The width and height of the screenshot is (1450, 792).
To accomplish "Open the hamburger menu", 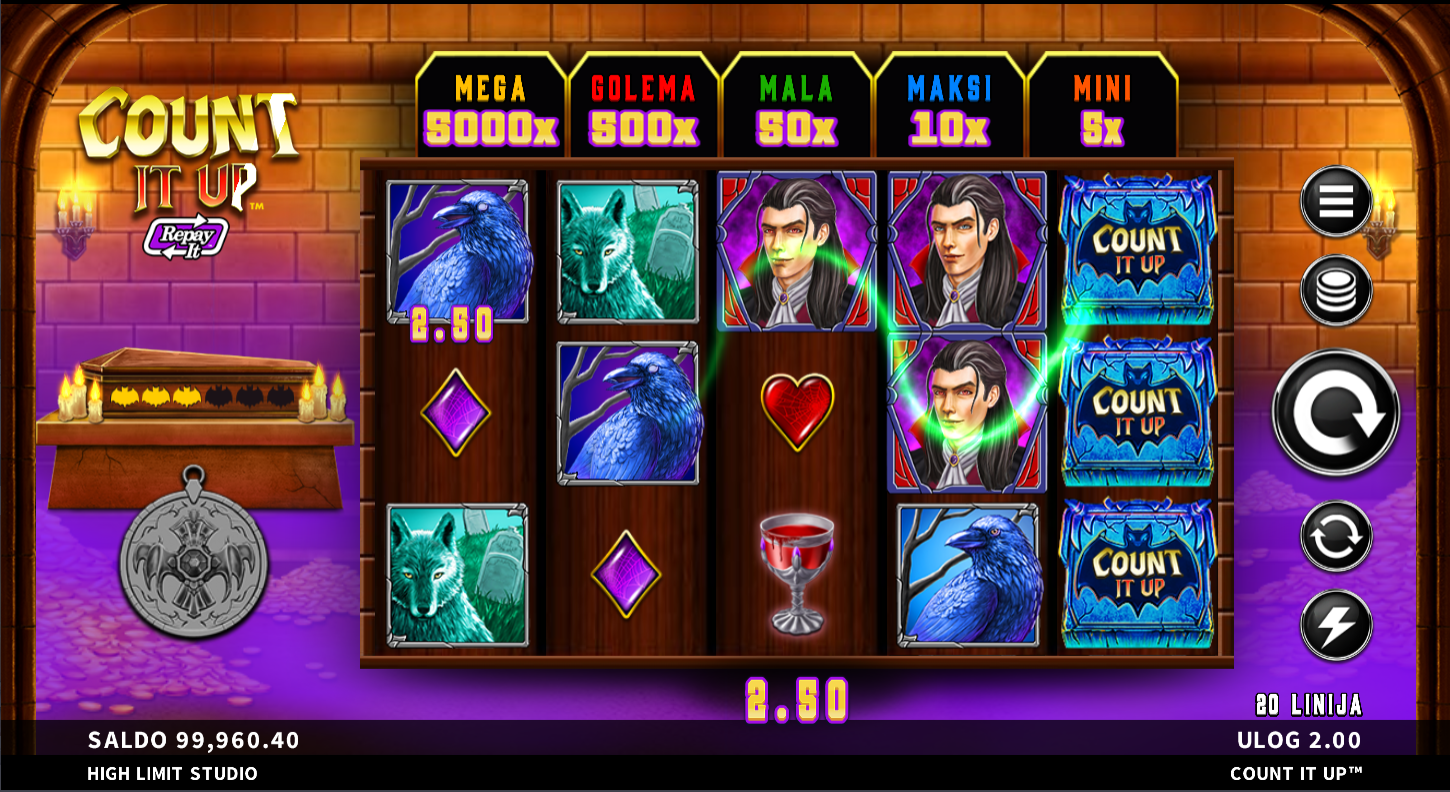I will (1336, 202).
